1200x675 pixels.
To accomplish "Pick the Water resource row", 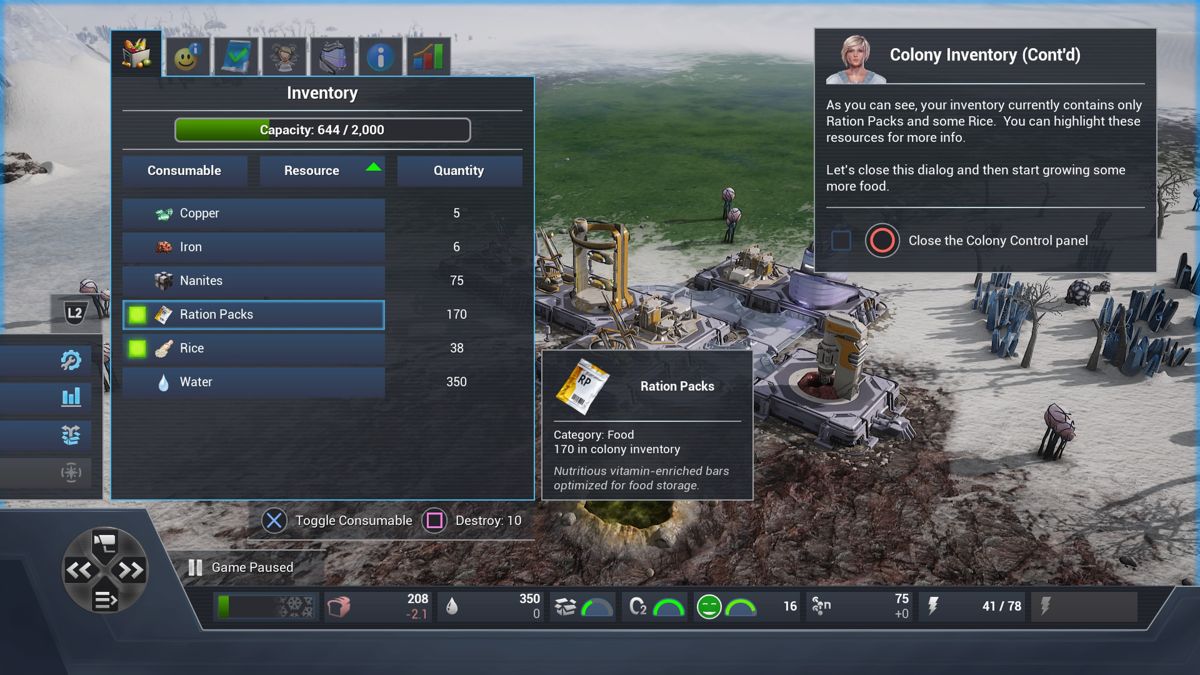I will point(254,382).
